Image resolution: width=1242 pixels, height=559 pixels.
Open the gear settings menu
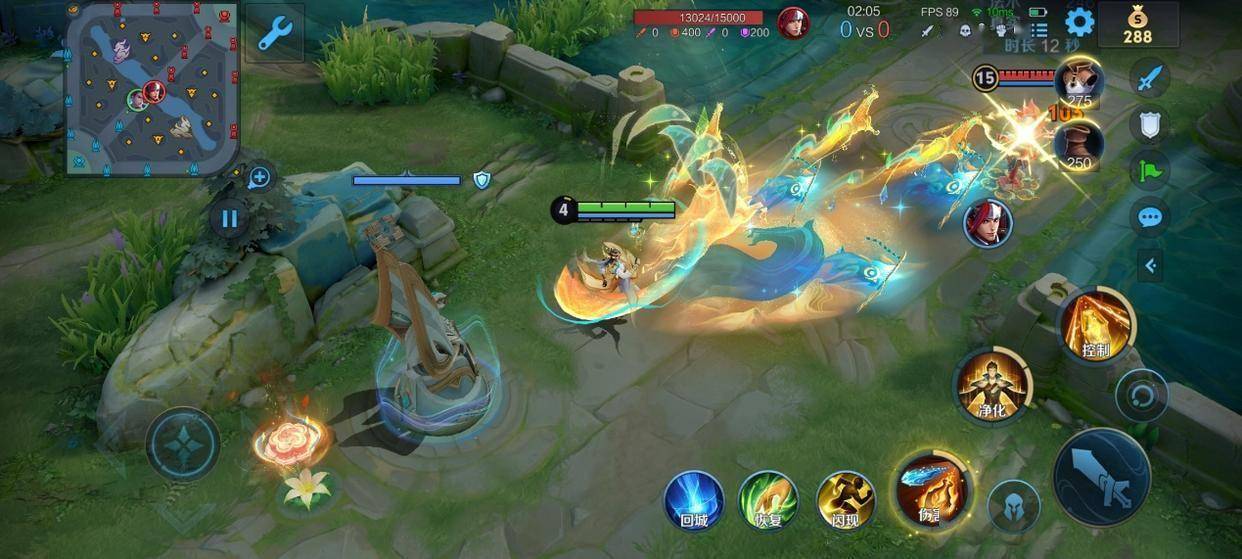[x=1079, y=22]
